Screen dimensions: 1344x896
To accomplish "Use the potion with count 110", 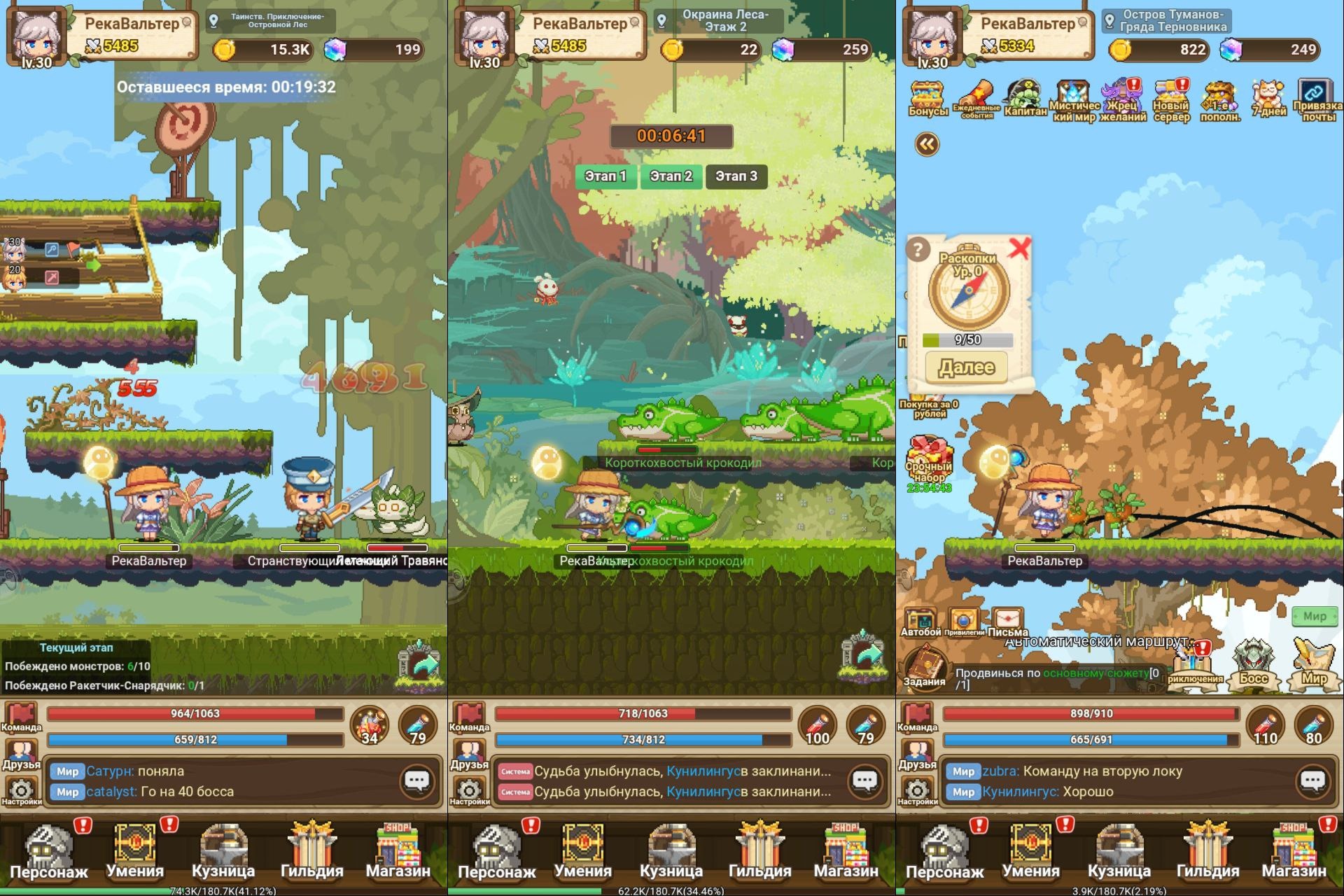I will click(1265, 726).
